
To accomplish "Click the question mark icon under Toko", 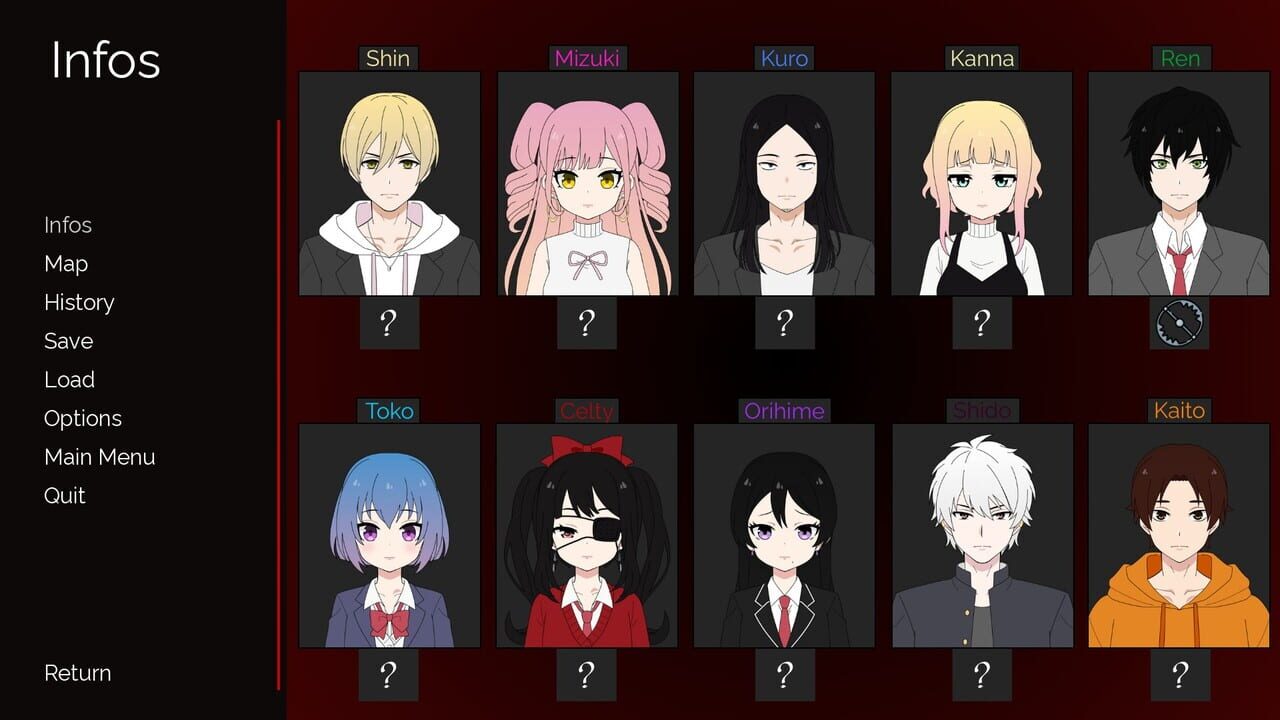I will point(388,673).
